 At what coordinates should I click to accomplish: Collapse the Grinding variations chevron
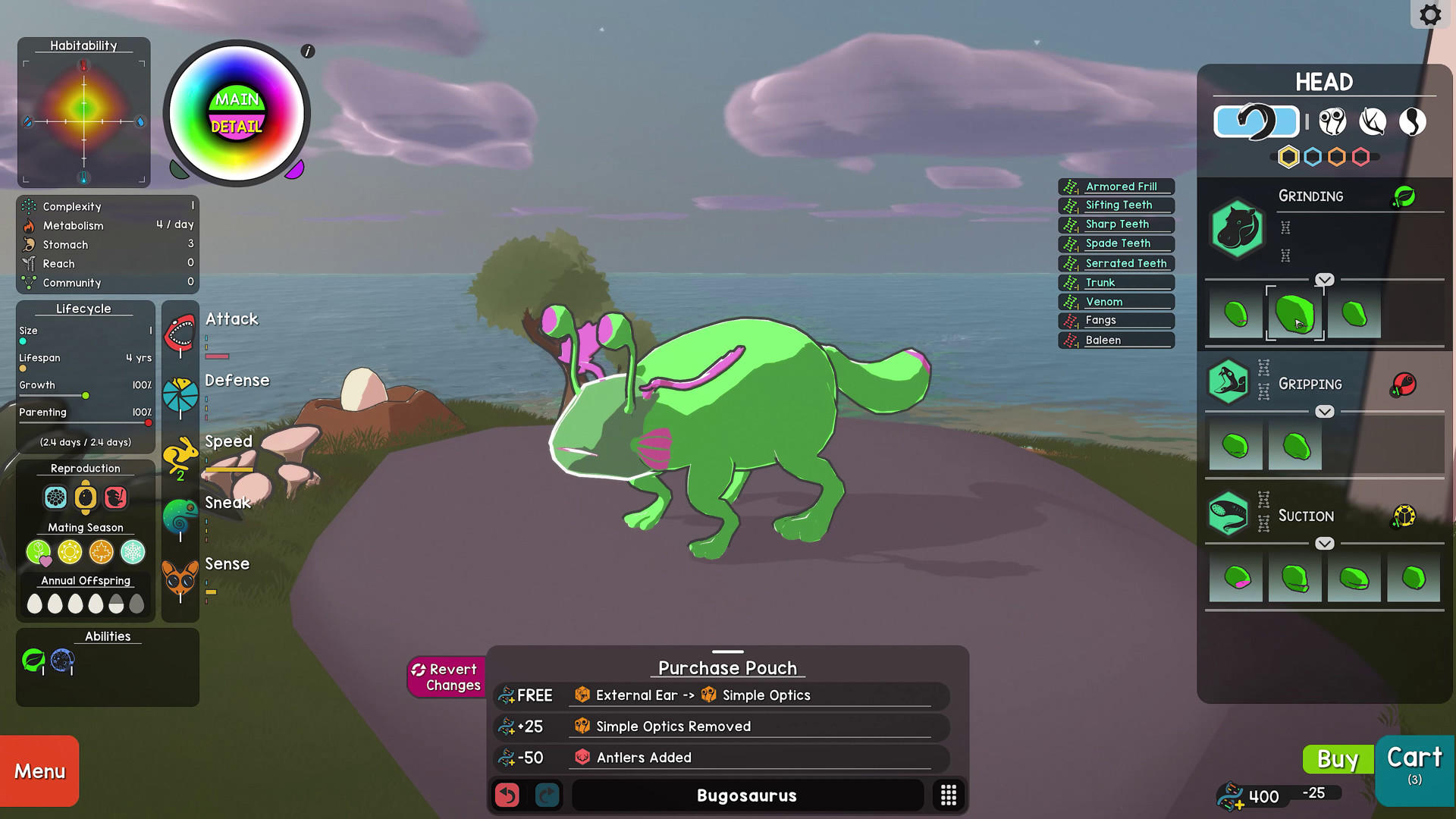1325,279
